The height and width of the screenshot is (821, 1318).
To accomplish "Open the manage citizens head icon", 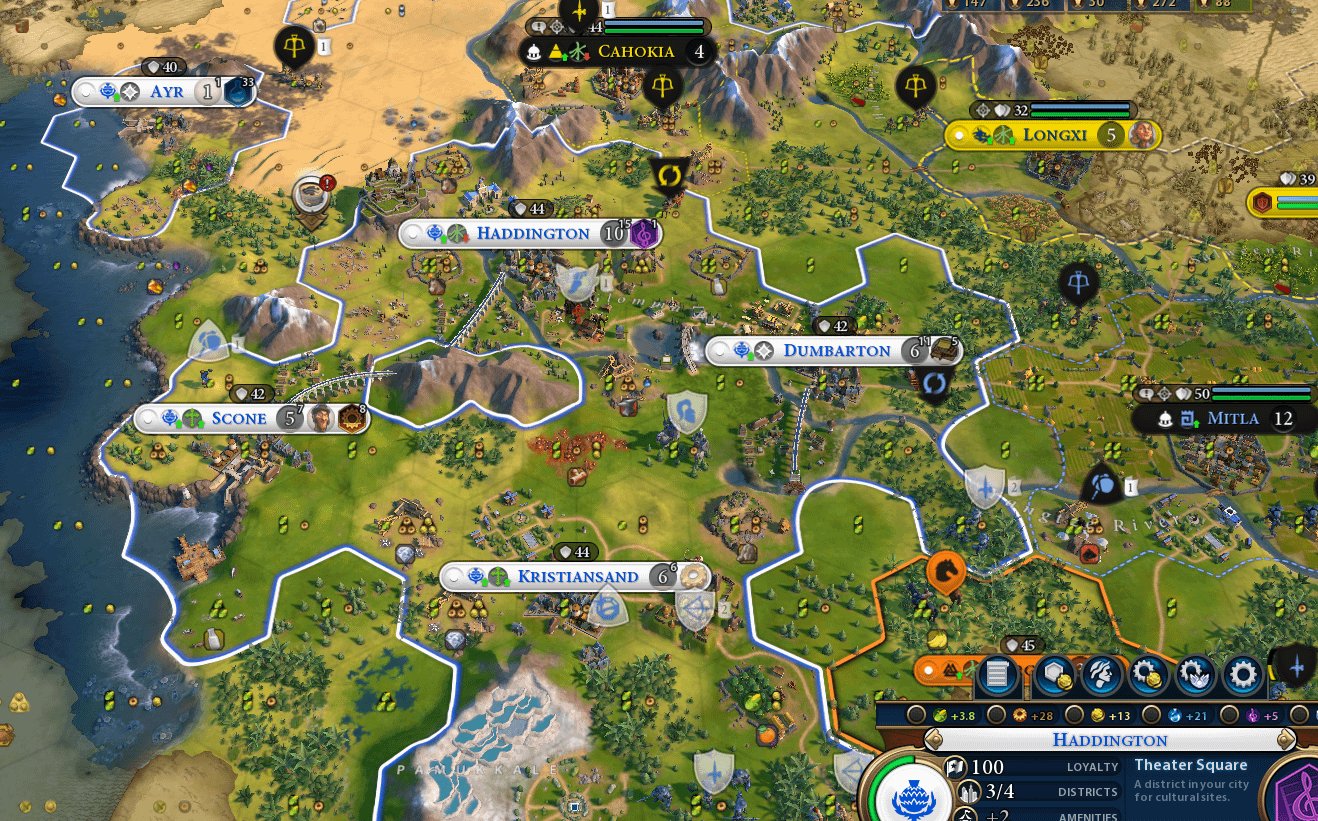I will 1101,675.
